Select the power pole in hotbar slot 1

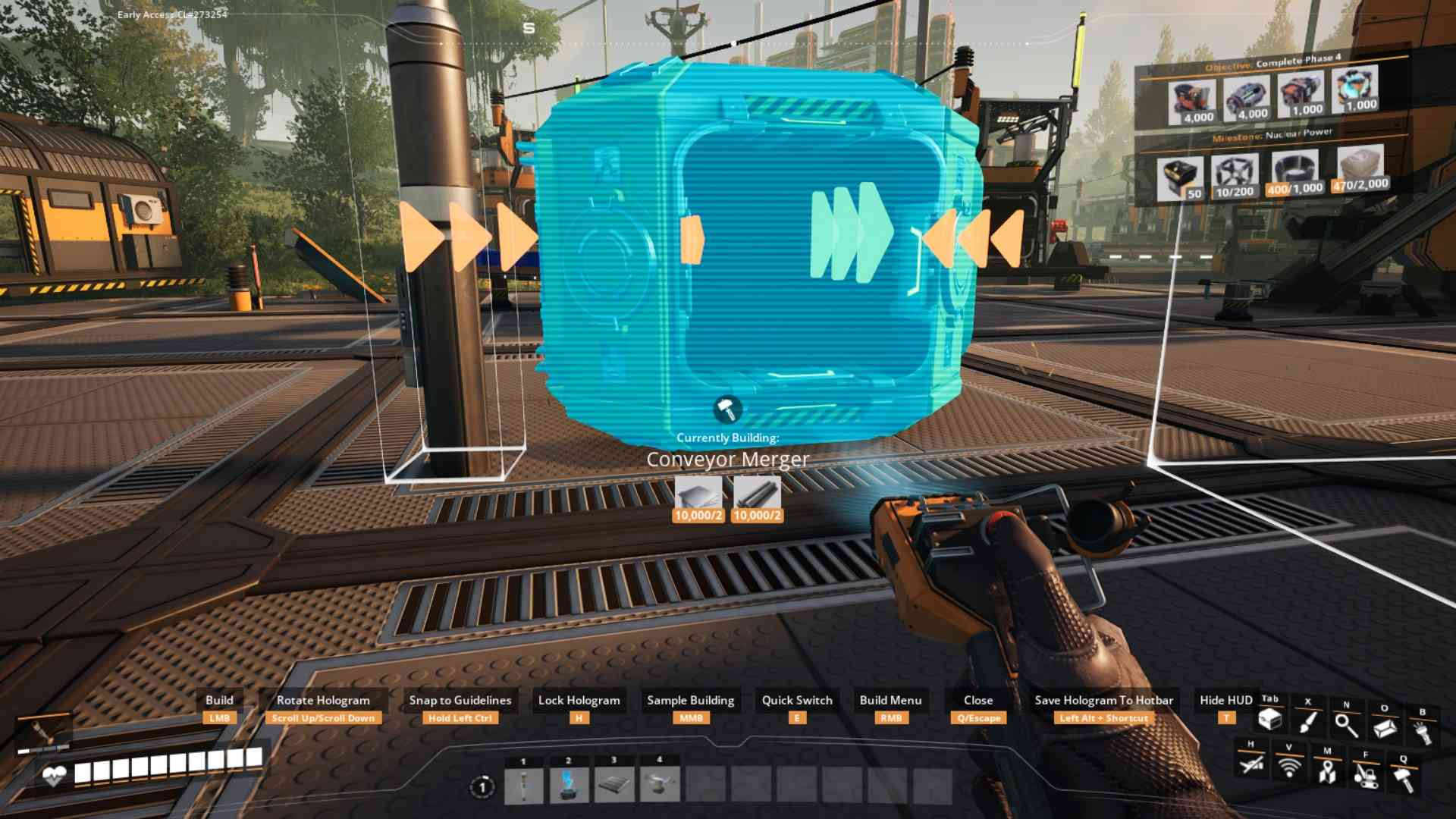point(524,786)
